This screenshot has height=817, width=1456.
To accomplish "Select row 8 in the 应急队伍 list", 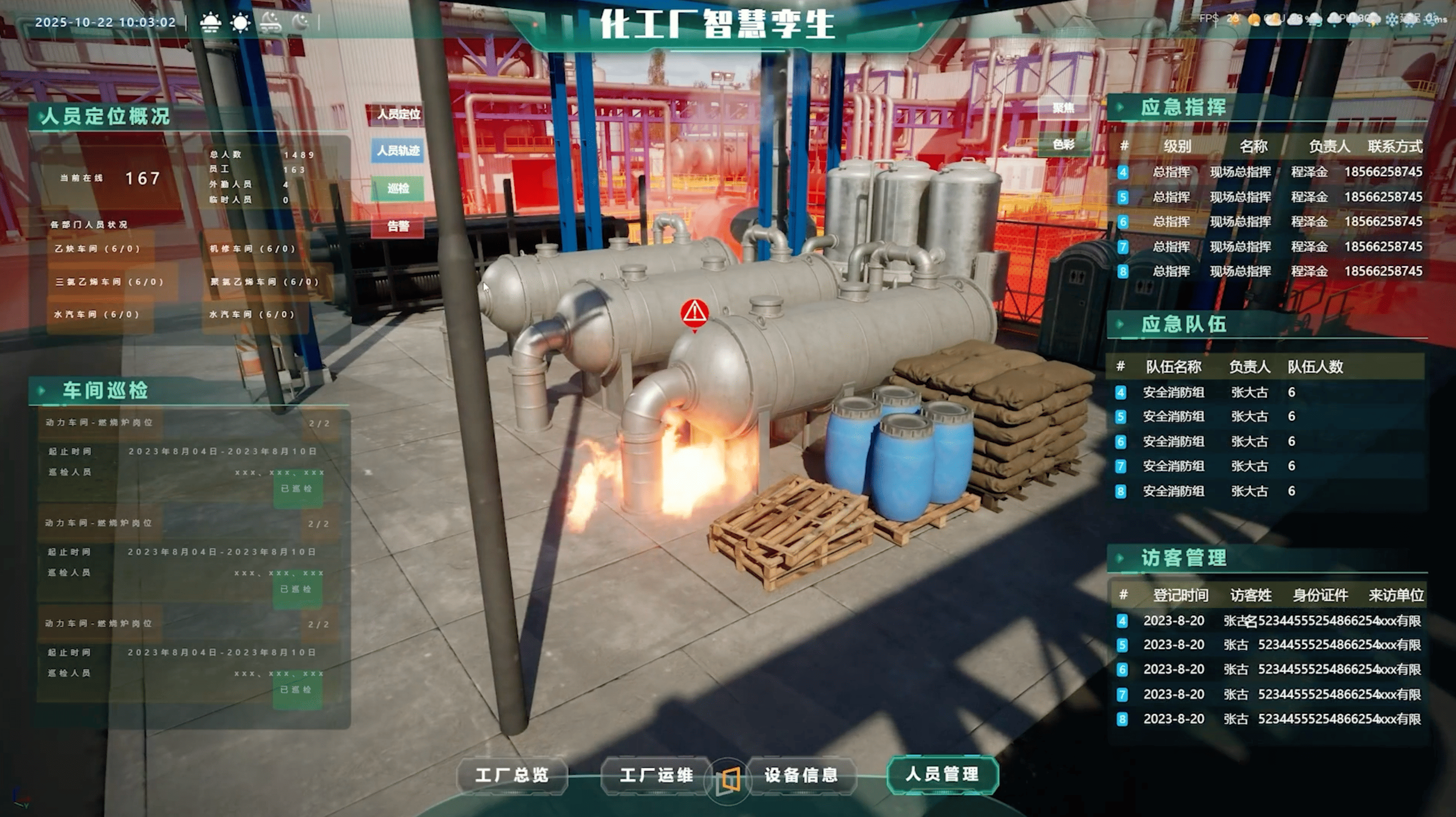I will pos(1215,491).
